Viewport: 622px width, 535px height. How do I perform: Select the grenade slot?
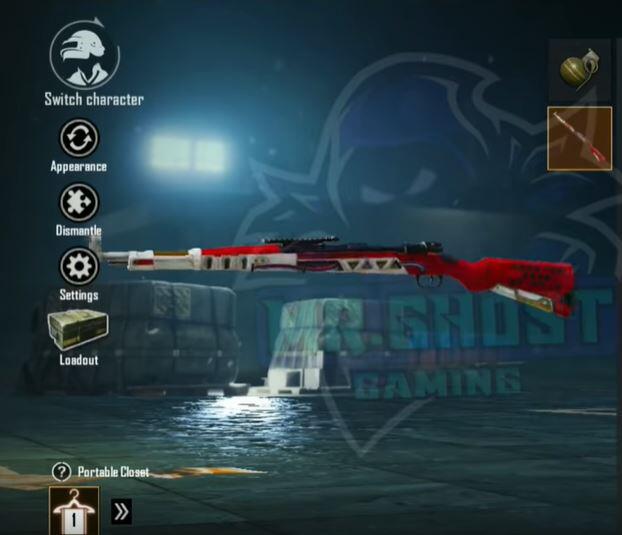tap(578, 70)
